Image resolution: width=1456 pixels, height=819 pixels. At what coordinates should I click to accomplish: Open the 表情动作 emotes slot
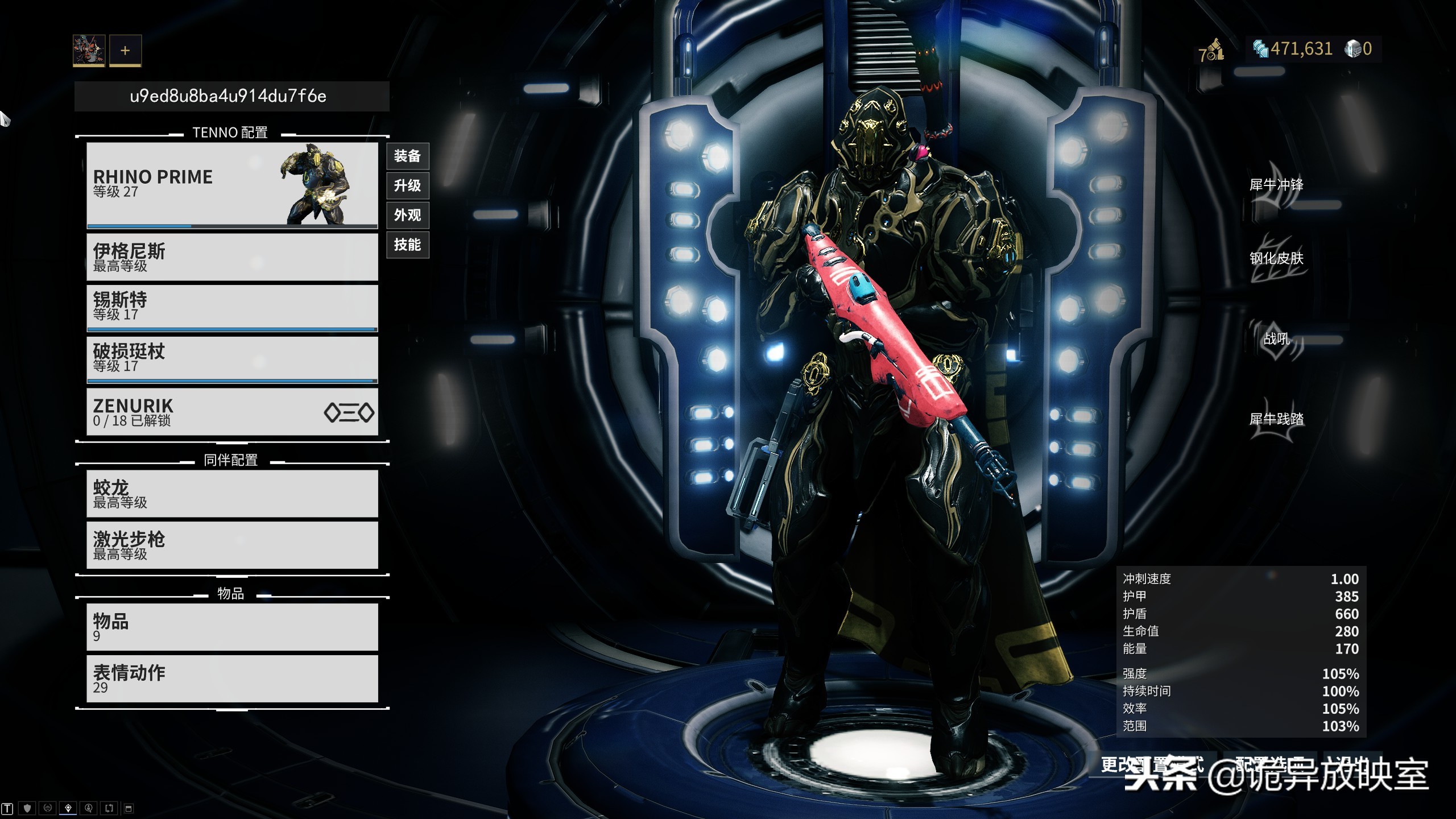tap(232, 679)
